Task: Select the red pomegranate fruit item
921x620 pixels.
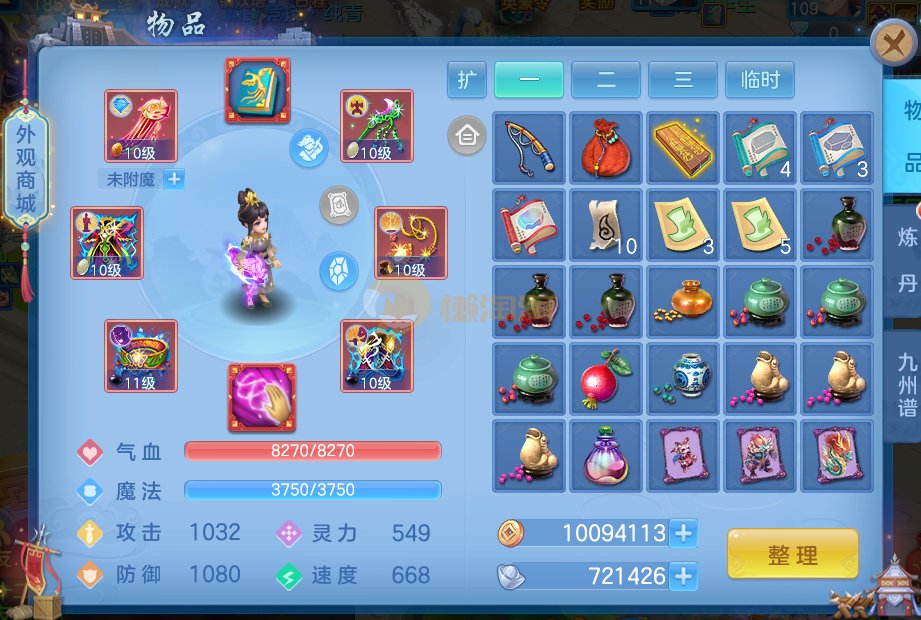Action: point(606,379)
